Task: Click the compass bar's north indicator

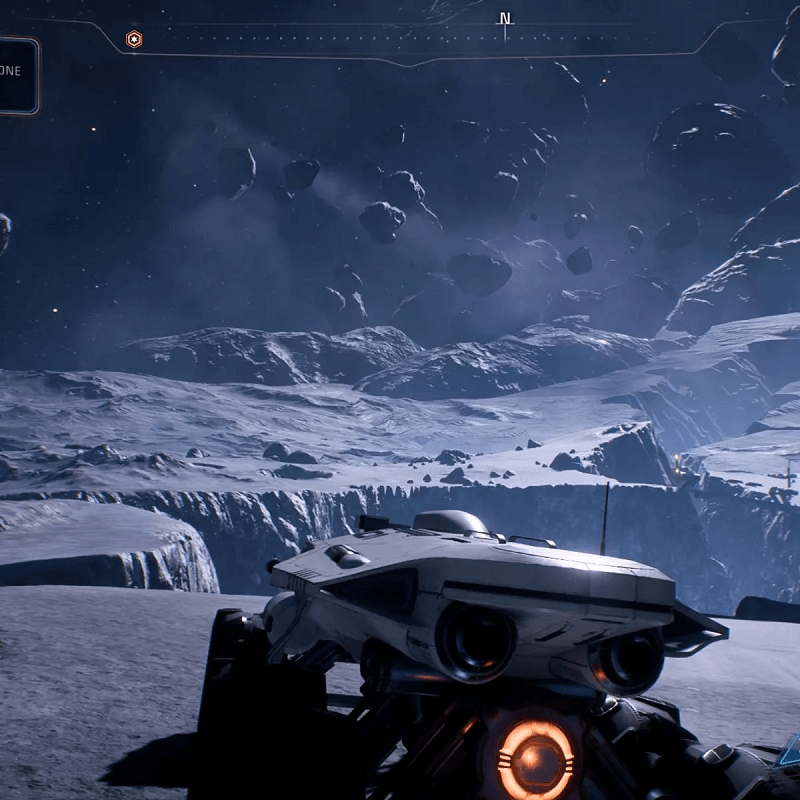Action: (505, 19)
